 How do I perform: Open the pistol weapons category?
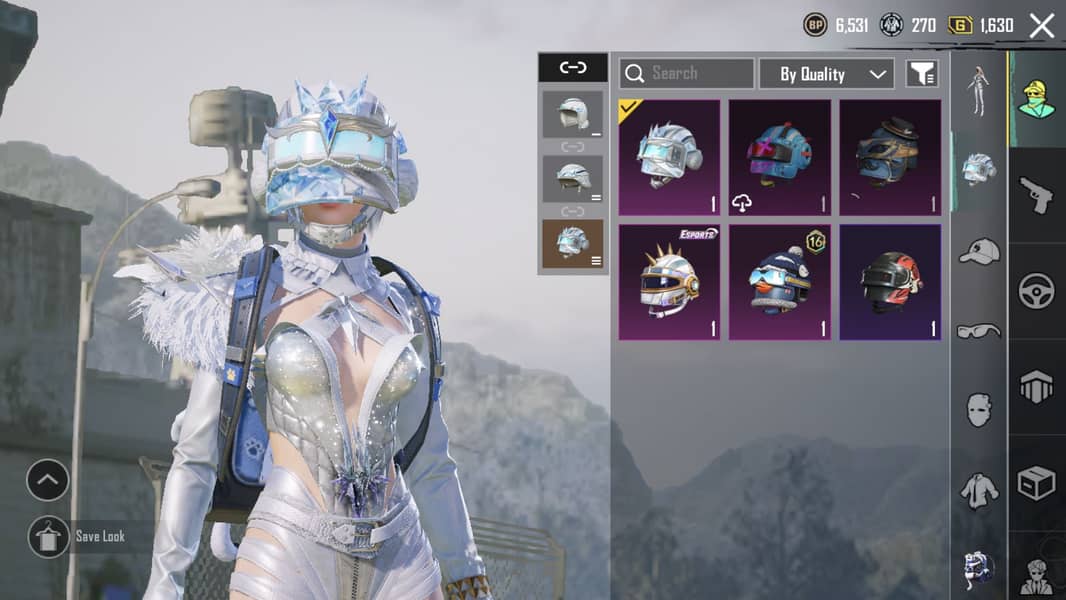tap(1036, 194)
